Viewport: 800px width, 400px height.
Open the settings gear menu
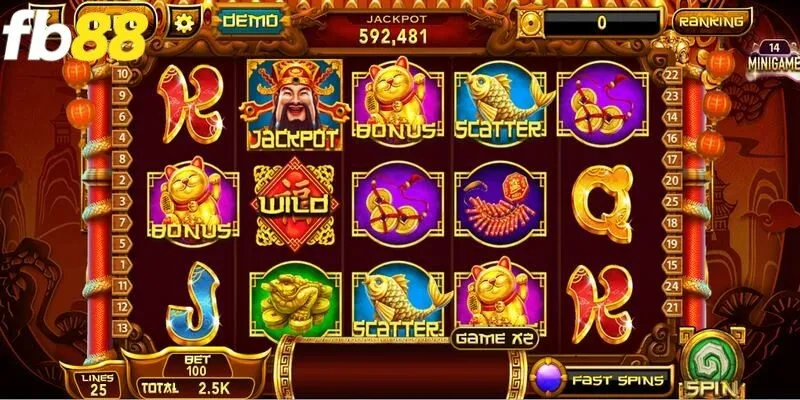tap(182, 20)
